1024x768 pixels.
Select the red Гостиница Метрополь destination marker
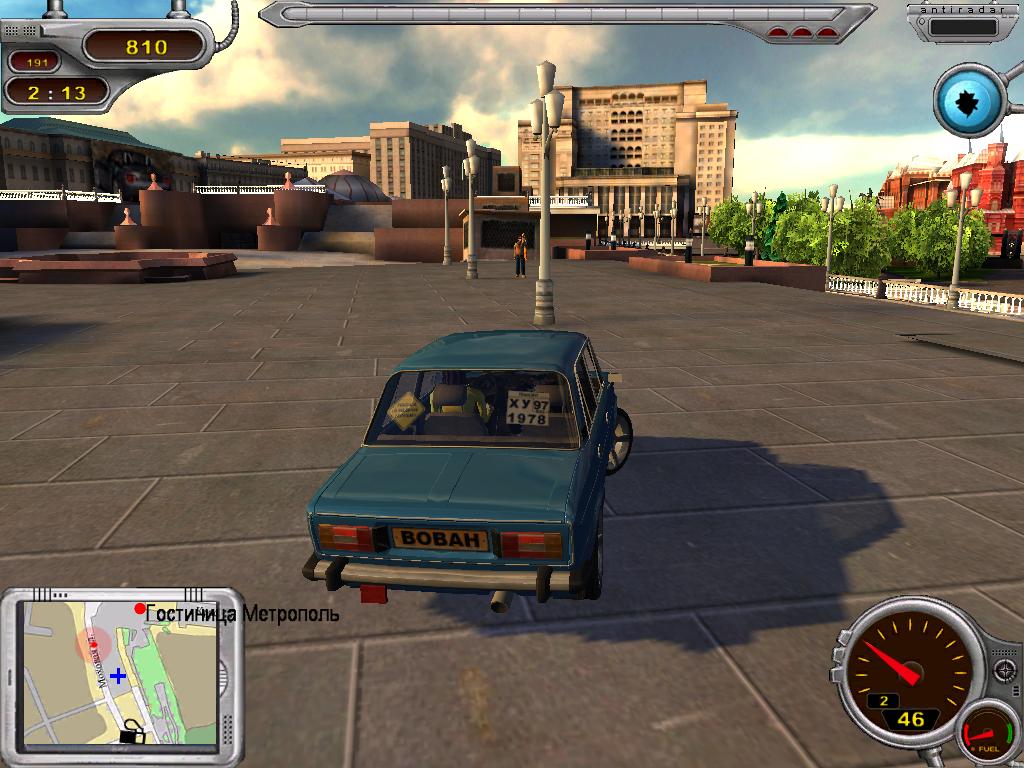140,609
